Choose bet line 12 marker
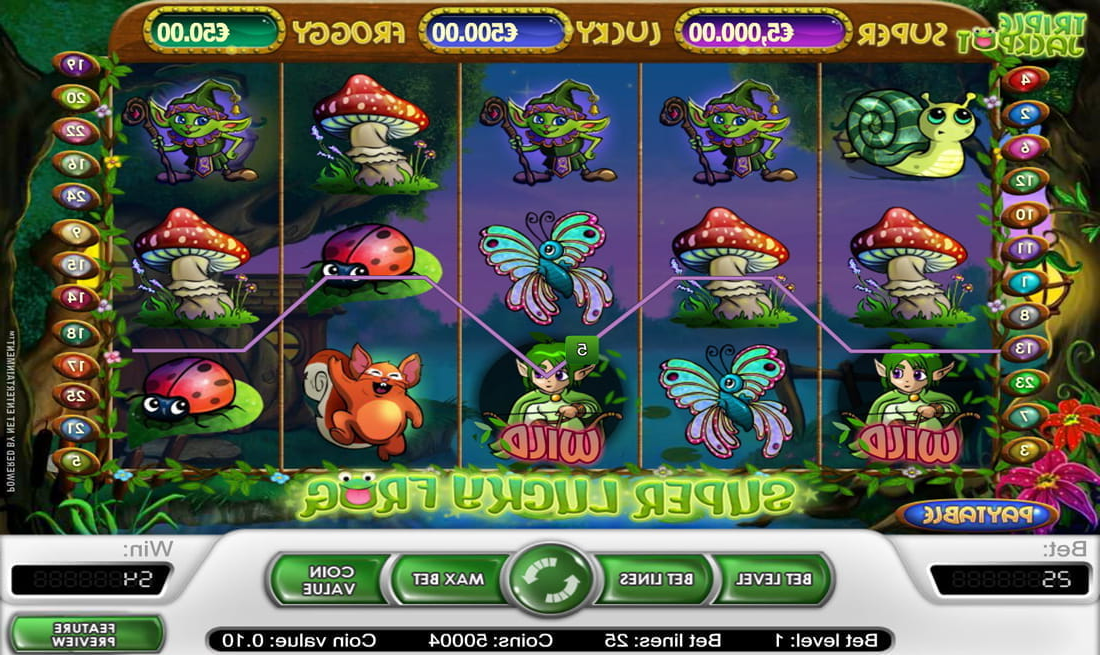 [x=1025, y=181]
